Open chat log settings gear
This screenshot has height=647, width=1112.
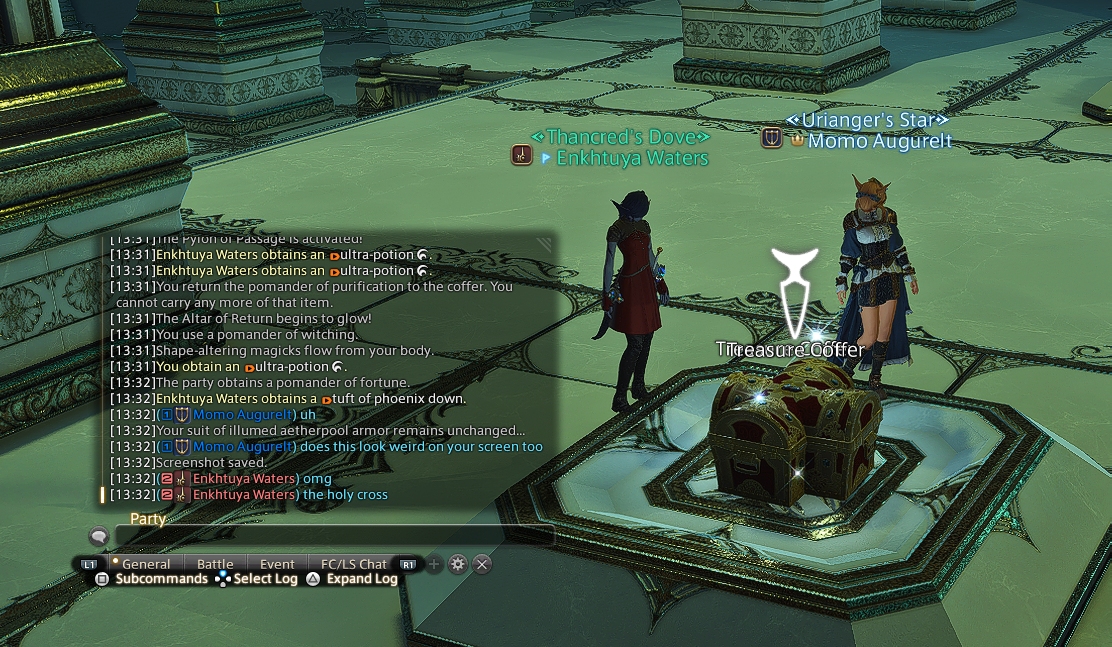tap(458, 564)
